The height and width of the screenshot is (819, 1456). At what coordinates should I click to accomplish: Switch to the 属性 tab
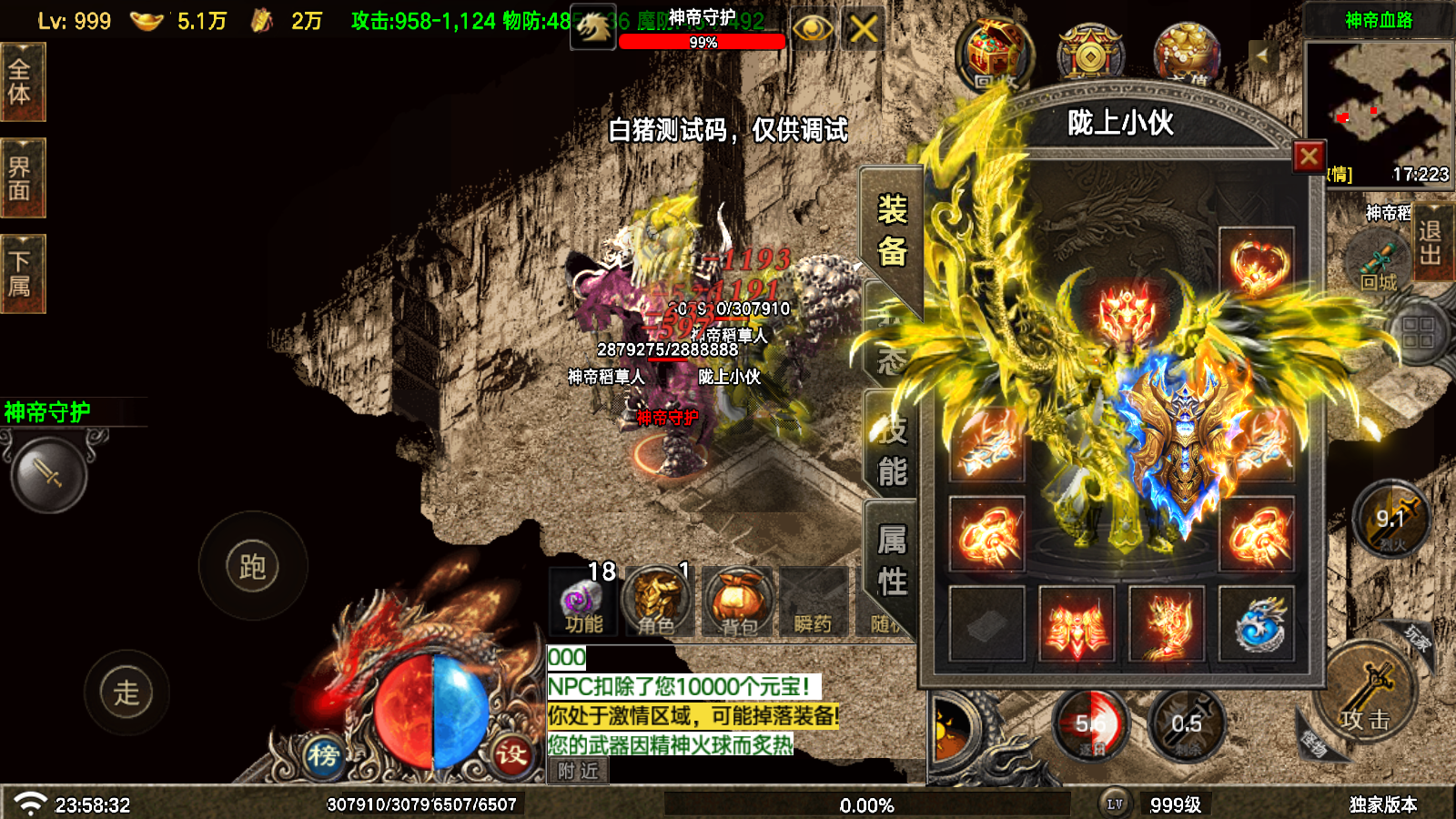891,561
